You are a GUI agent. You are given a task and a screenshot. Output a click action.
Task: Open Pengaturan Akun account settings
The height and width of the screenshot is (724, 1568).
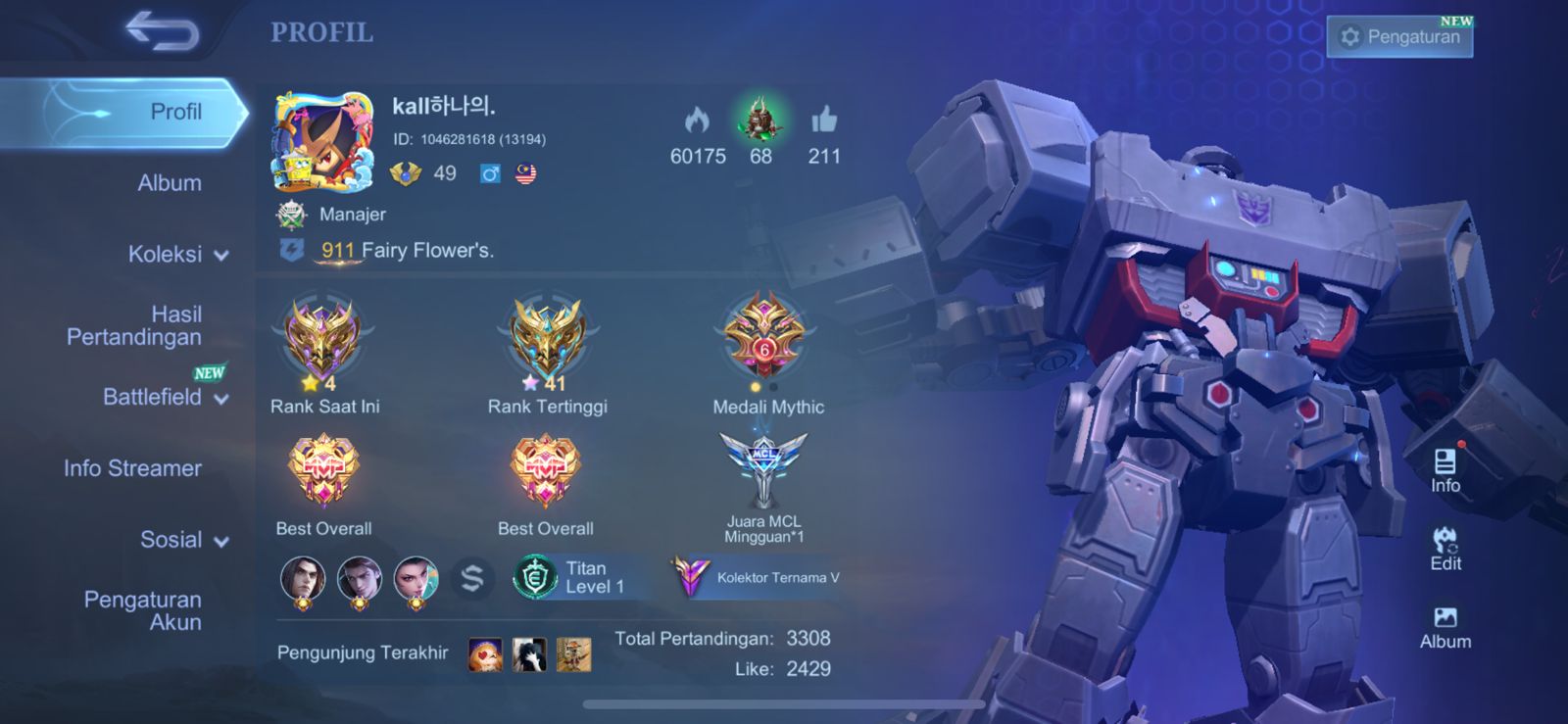[x=143, y=610]
